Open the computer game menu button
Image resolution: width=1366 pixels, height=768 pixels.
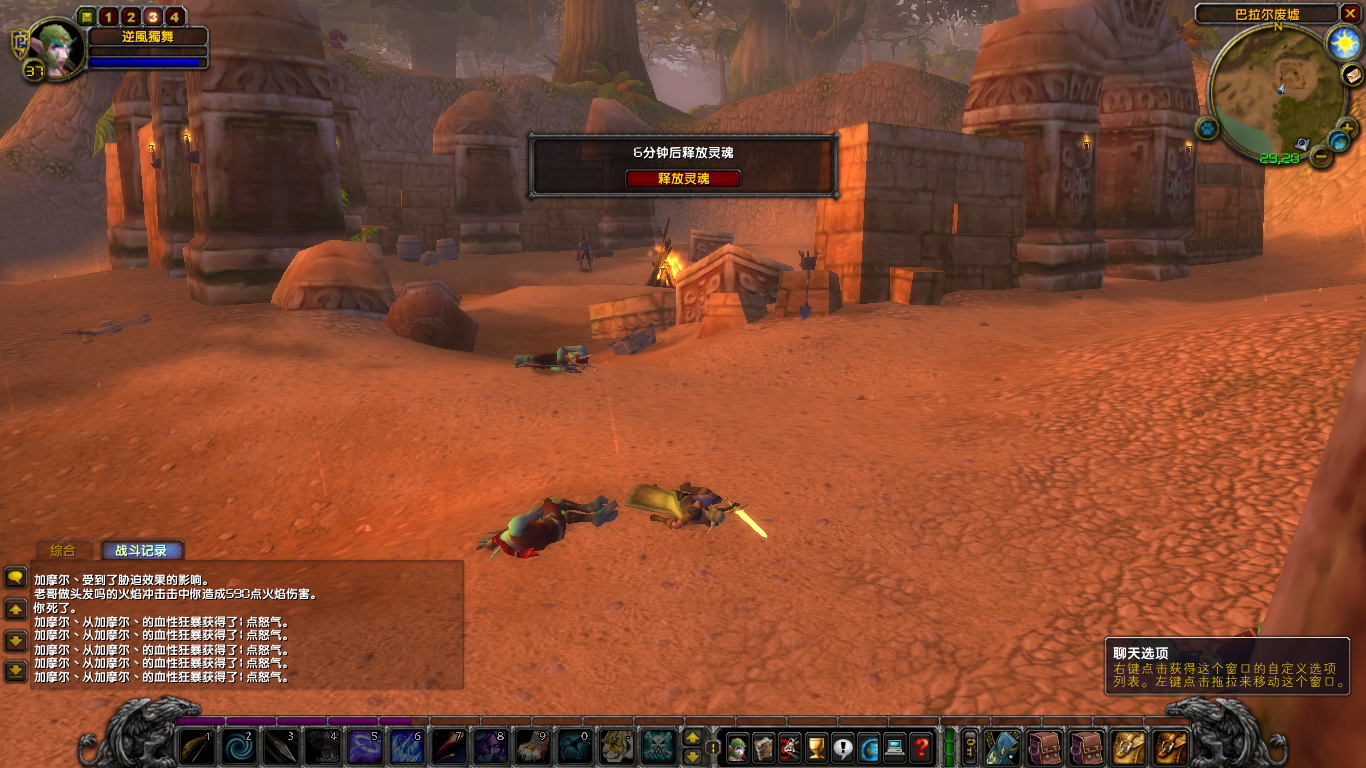(x=894, y=747)
